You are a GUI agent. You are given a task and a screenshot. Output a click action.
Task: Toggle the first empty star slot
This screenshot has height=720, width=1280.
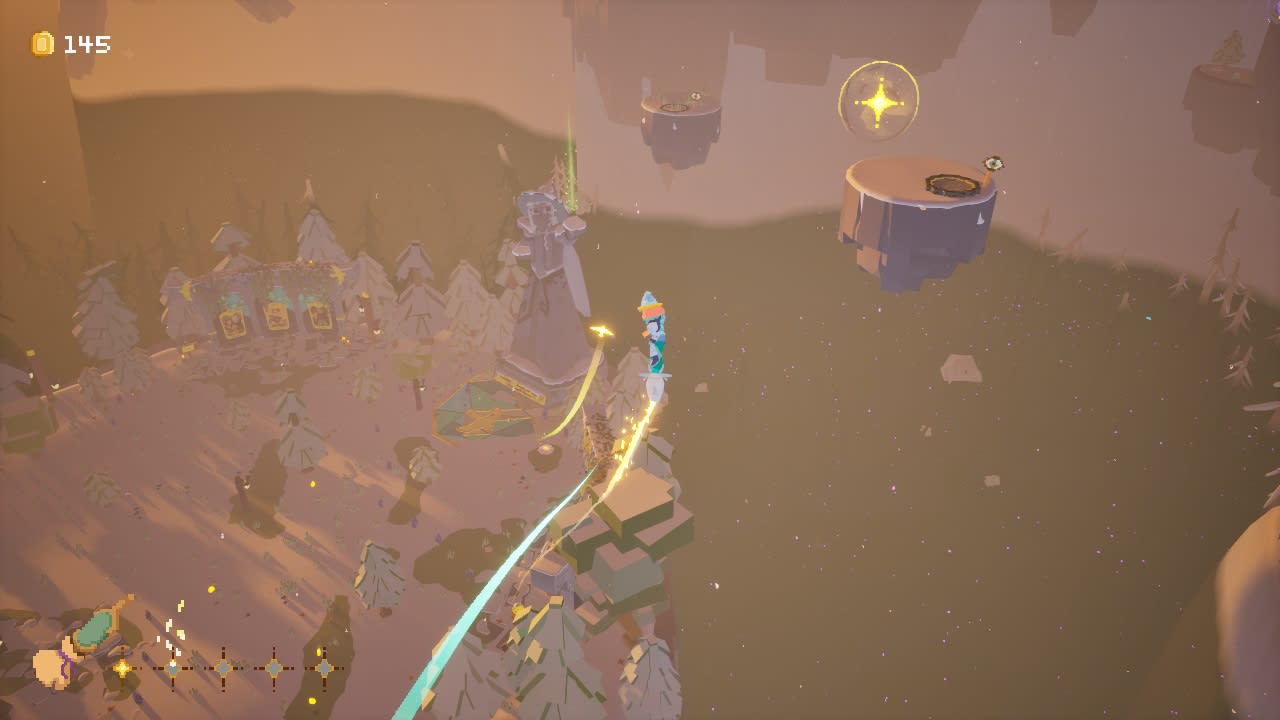point(172,667)
